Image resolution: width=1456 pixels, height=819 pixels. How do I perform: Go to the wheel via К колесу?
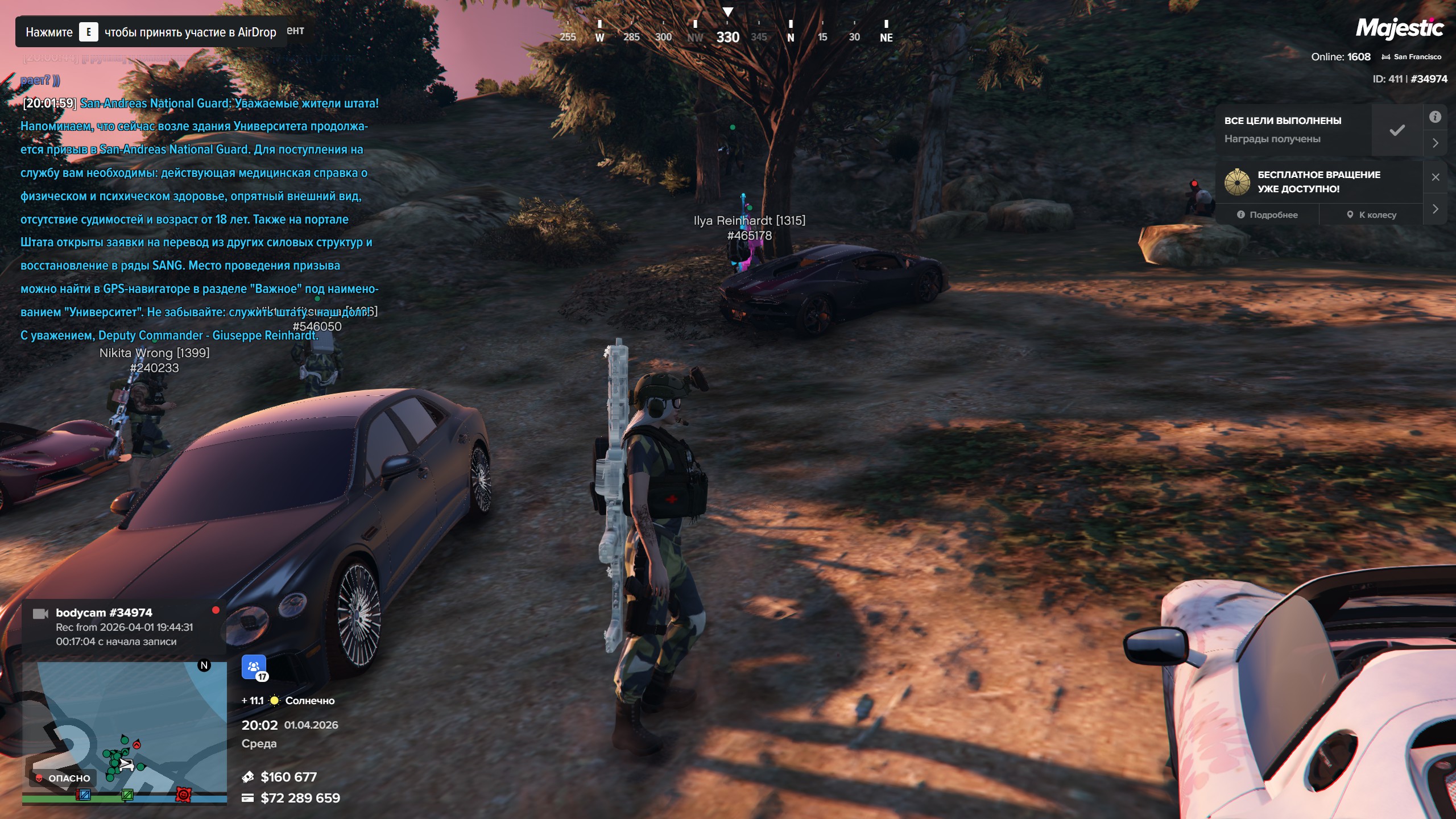[x=1371, y=215]
